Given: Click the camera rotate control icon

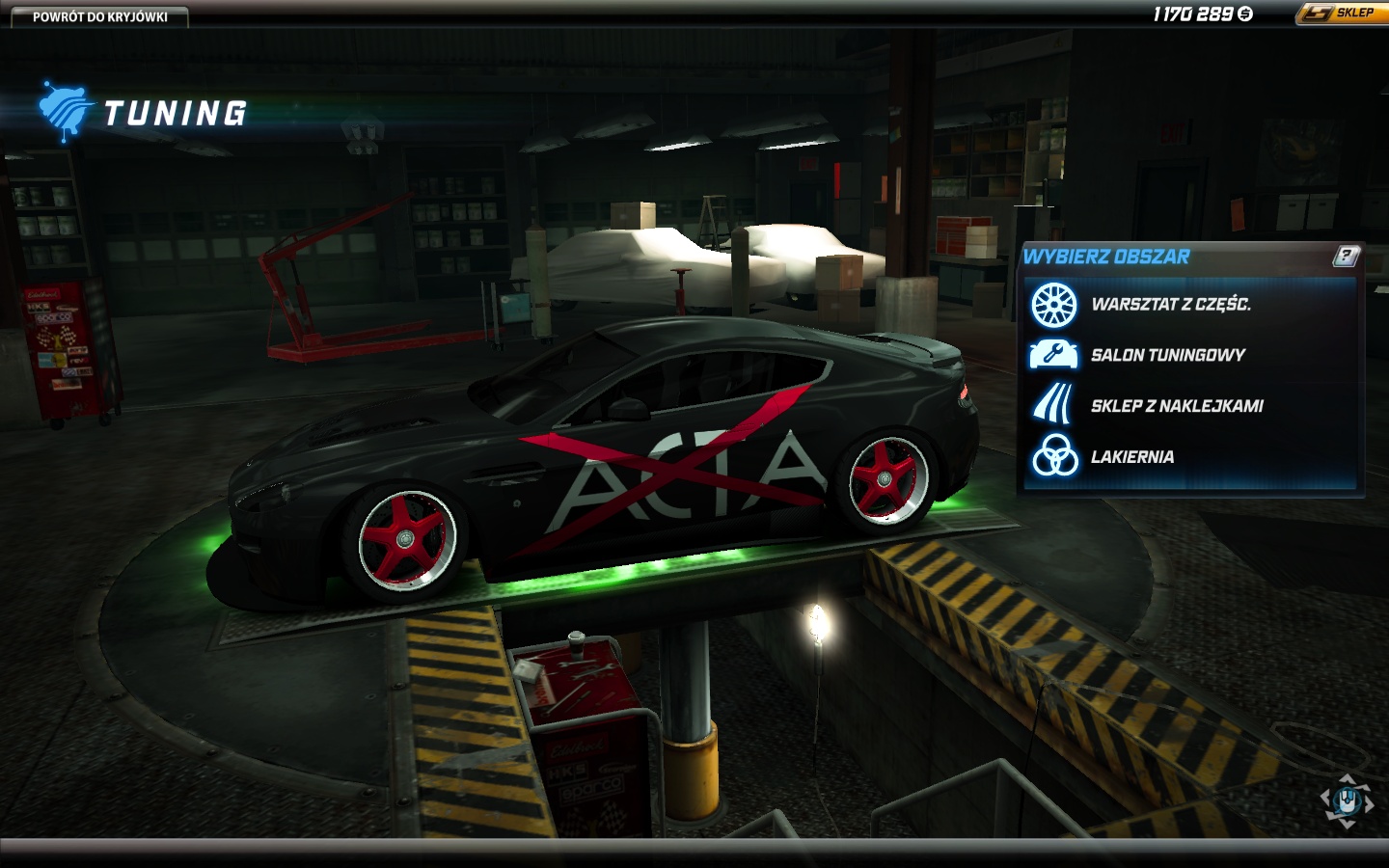Looking at the screenshot, I should coord(1347,800).
